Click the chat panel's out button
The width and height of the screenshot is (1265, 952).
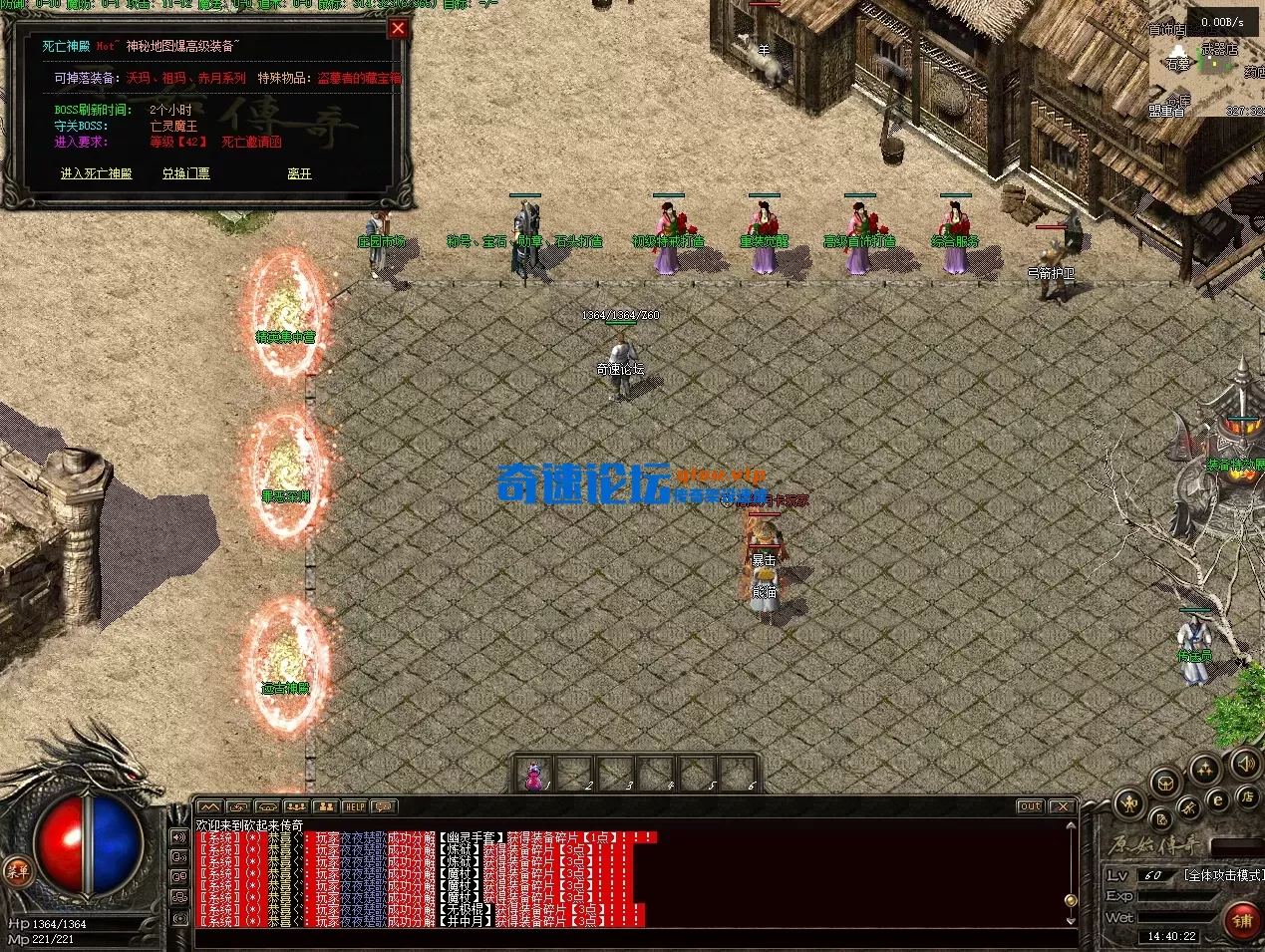pyautogui.click(x=1030, y=806)
